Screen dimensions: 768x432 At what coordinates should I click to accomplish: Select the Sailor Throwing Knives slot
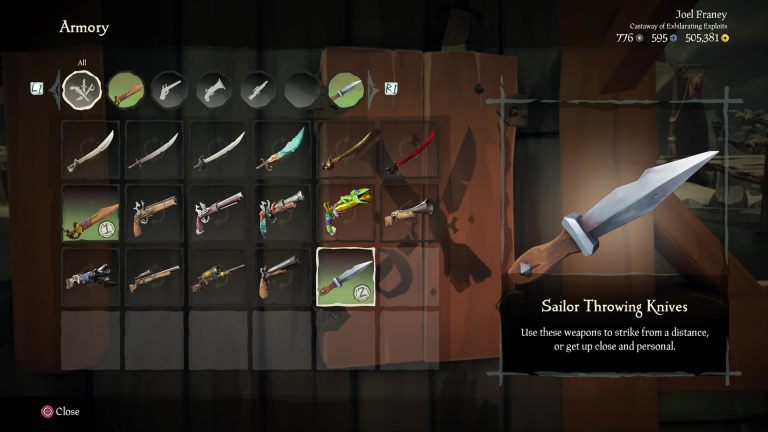pos(346,277)
